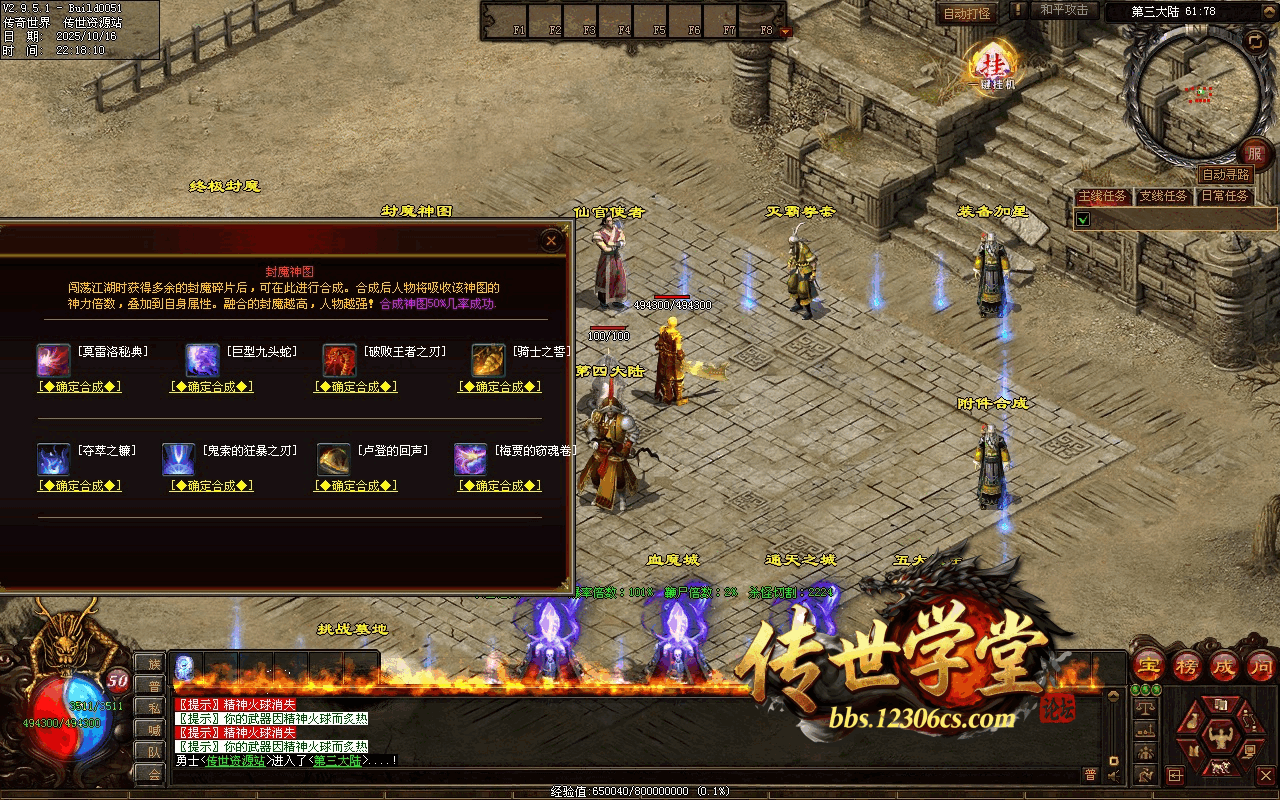Confirm synthesis of 梅贾的窃魂卷
The image size is (1280, 800).
[499, 486]
